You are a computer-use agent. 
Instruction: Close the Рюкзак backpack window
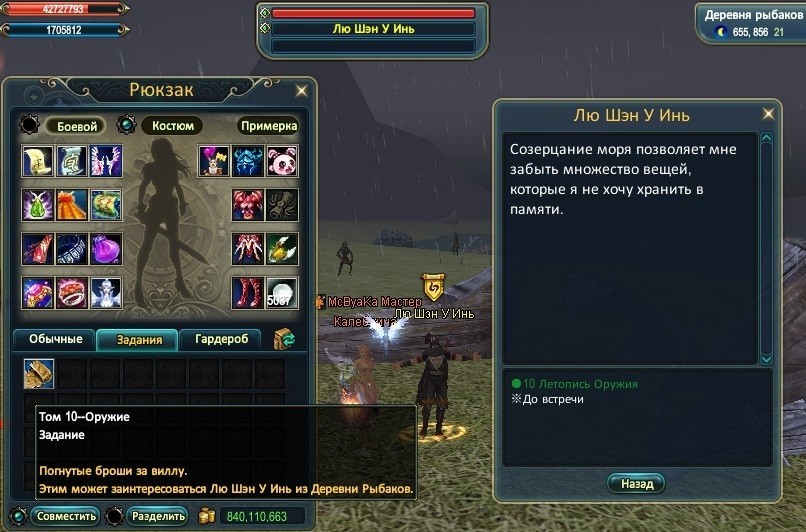pos(302,90)
